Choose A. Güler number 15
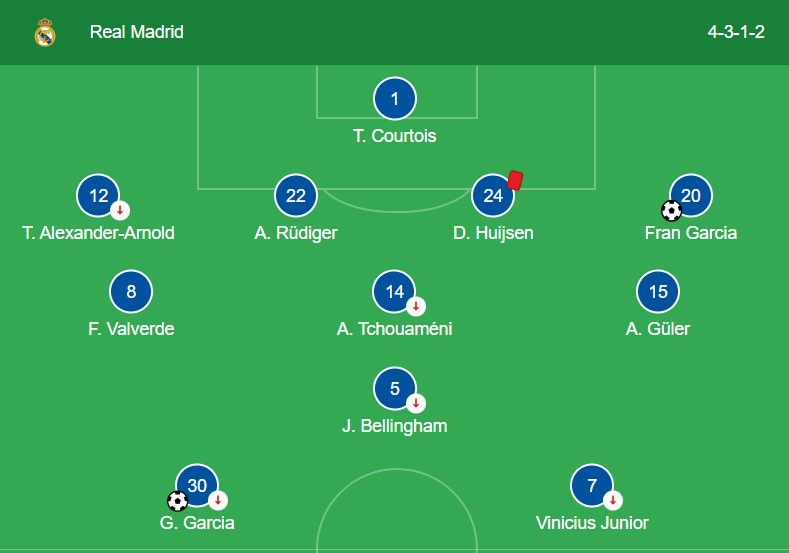The image size is (789, 553). pyautogui.click(x=658, y=292)
